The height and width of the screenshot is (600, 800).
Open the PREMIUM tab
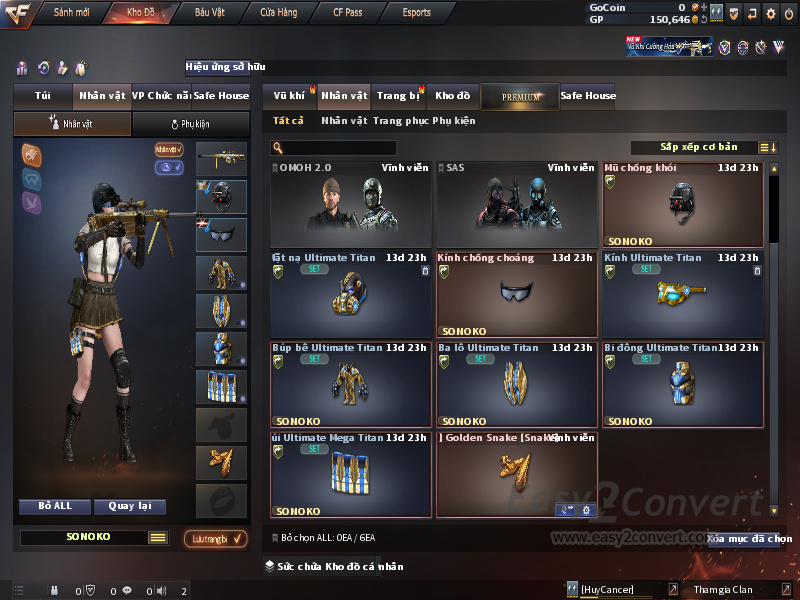[x=520, y=97]
